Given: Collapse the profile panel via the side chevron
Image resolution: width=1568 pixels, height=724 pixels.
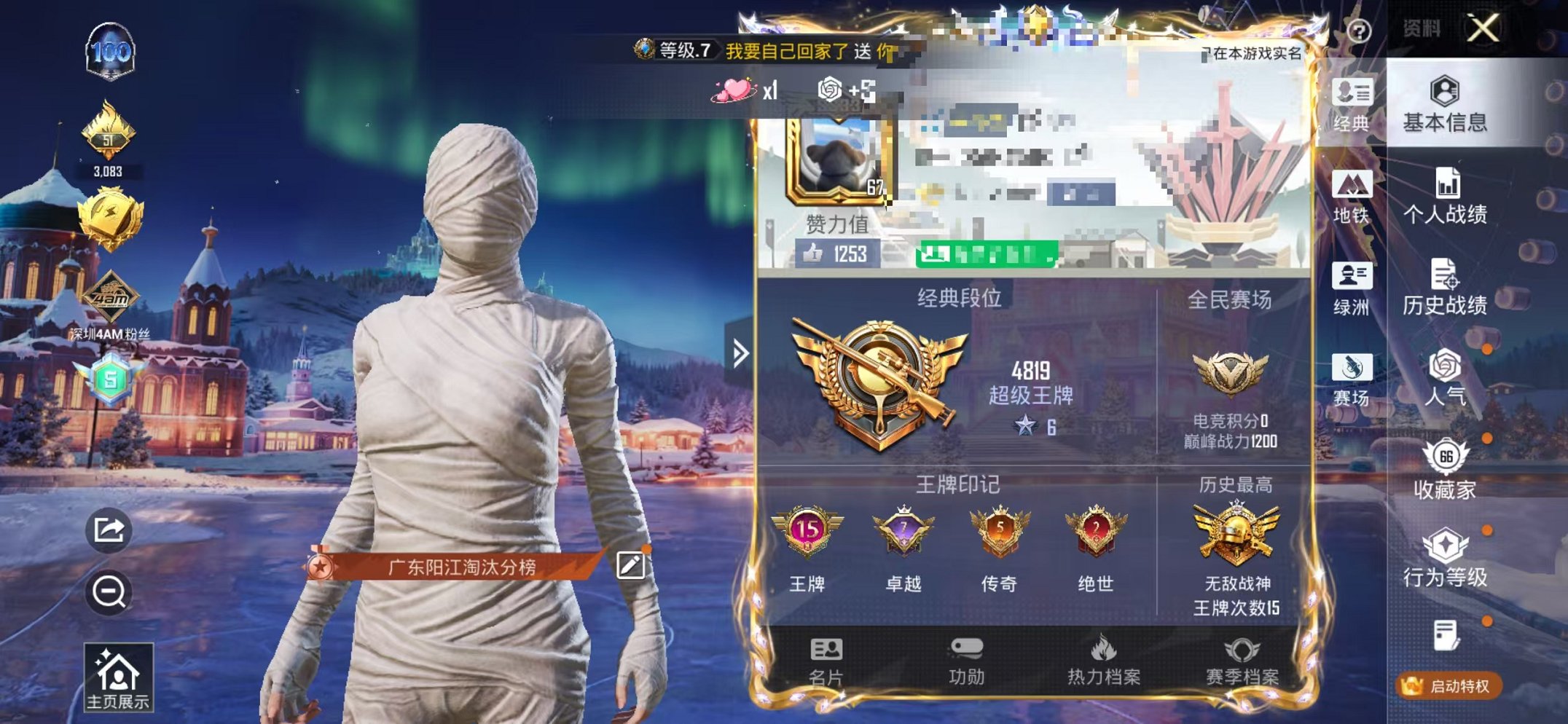Looking at the screenshot, I should [741, 353].
